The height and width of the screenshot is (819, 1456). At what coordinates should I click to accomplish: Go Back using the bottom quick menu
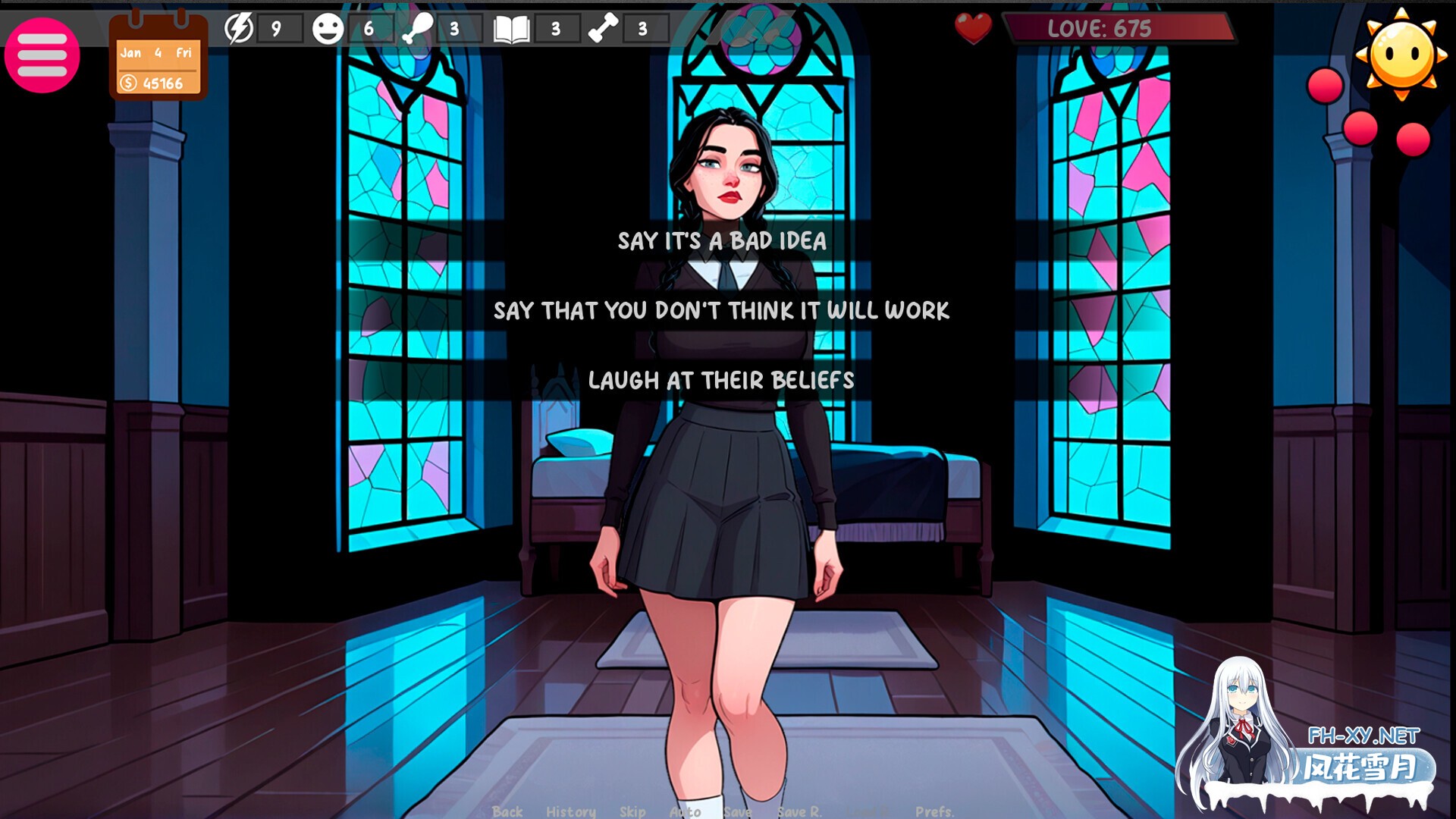507,811
